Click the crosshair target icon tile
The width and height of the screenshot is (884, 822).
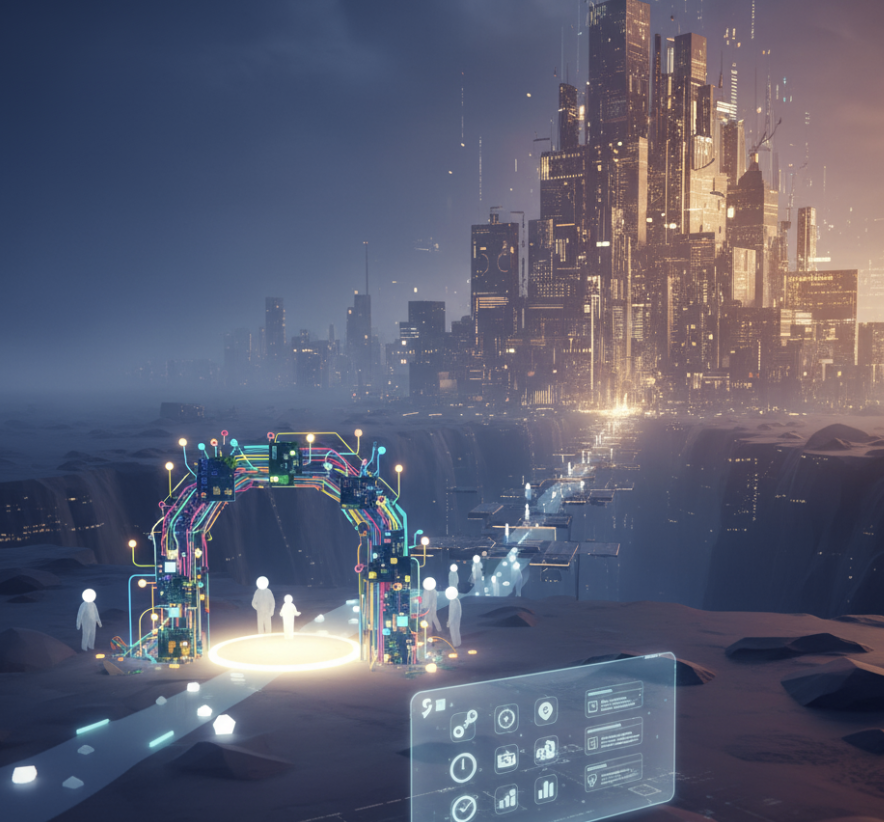click(x=506, y=718)
